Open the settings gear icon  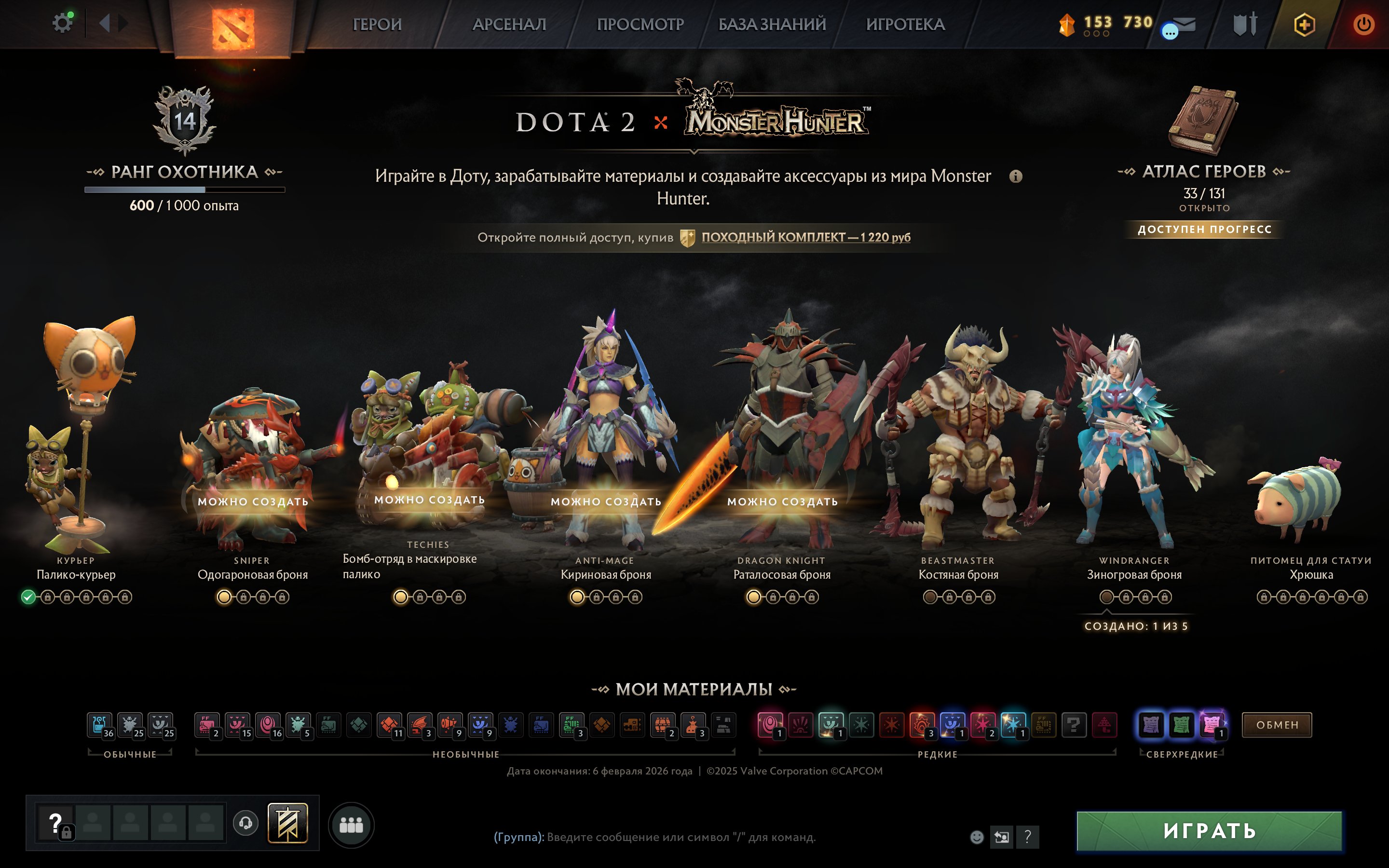[63, 23]
